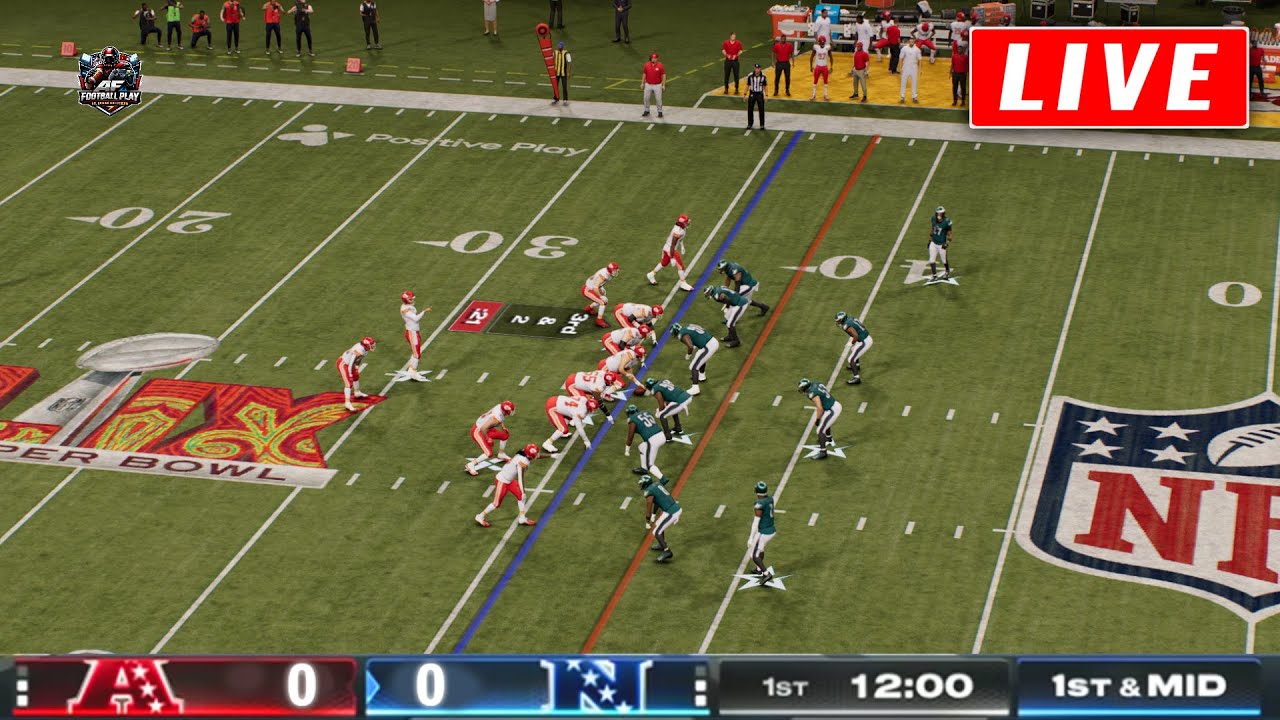Screen dimensions: 1280x720
Task: Switch to the NFC score section
Action: click(x=430, y=684)
